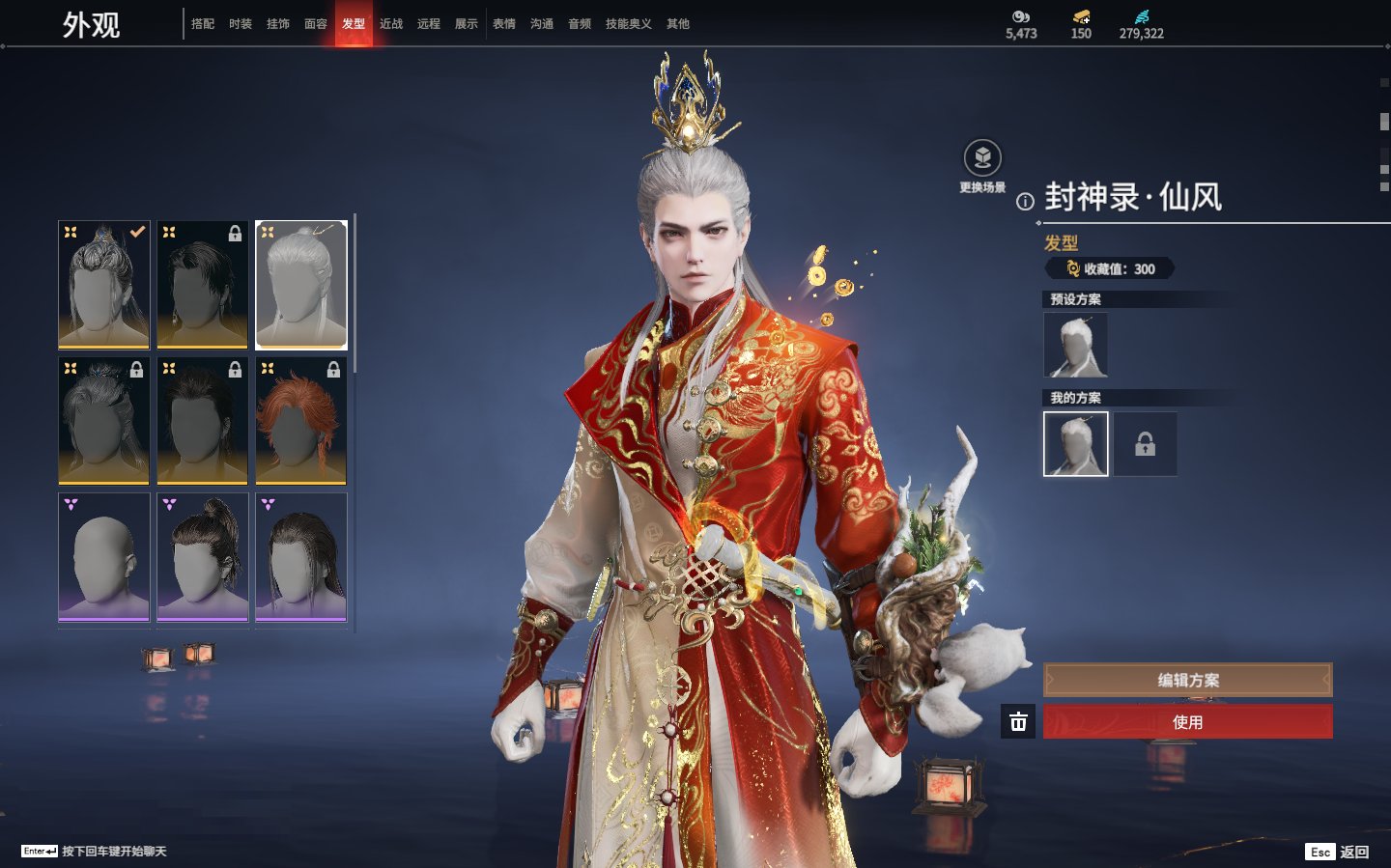Select the orange-haired locked hairstyle
The height and width of the screenshot is (868, 1391).
pyautogui.click(x=300, y=420)
